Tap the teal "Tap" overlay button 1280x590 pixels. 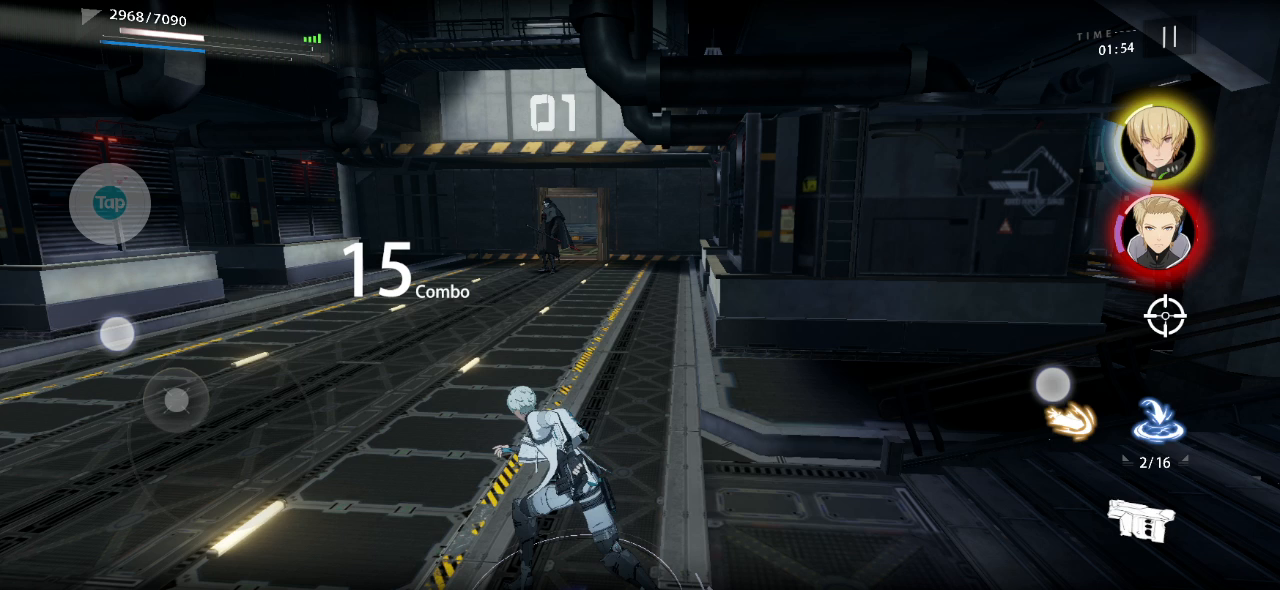[110, 204]
